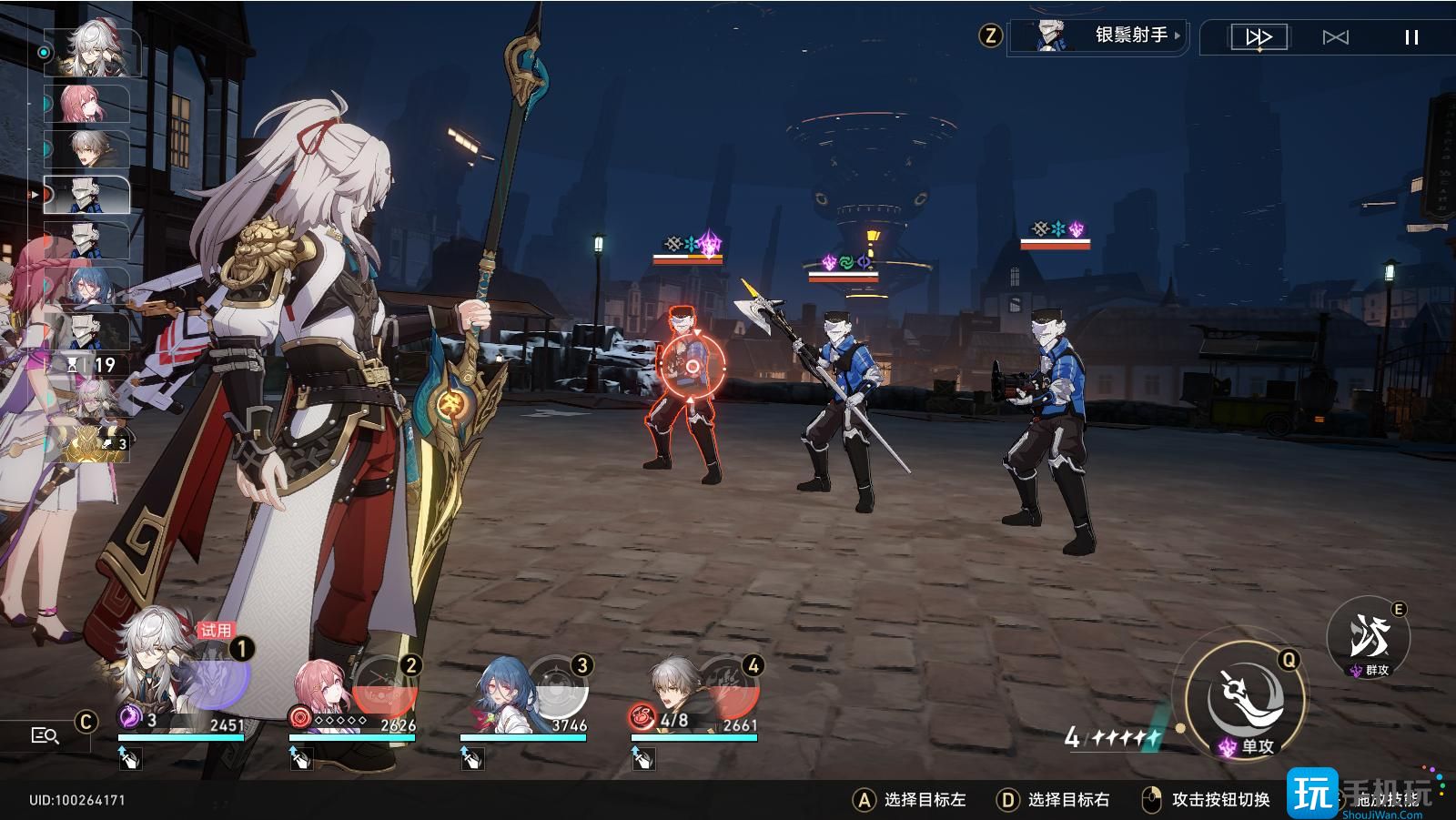Use the 单攻 basic attack
Viewport: 1456px width, 820px height.
1246,700
